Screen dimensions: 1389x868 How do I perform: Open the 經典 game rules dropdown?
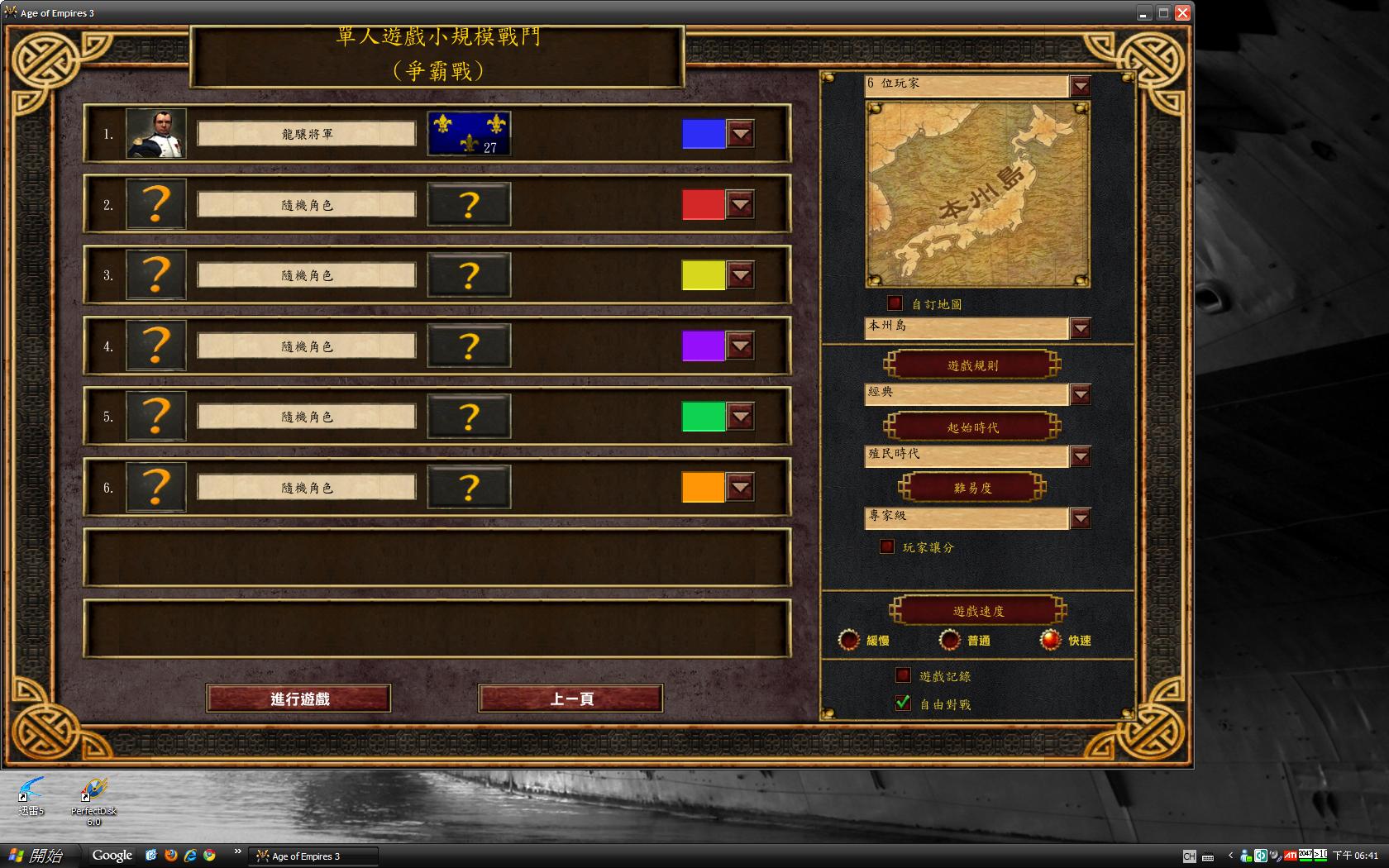[x=1080, y=394]
